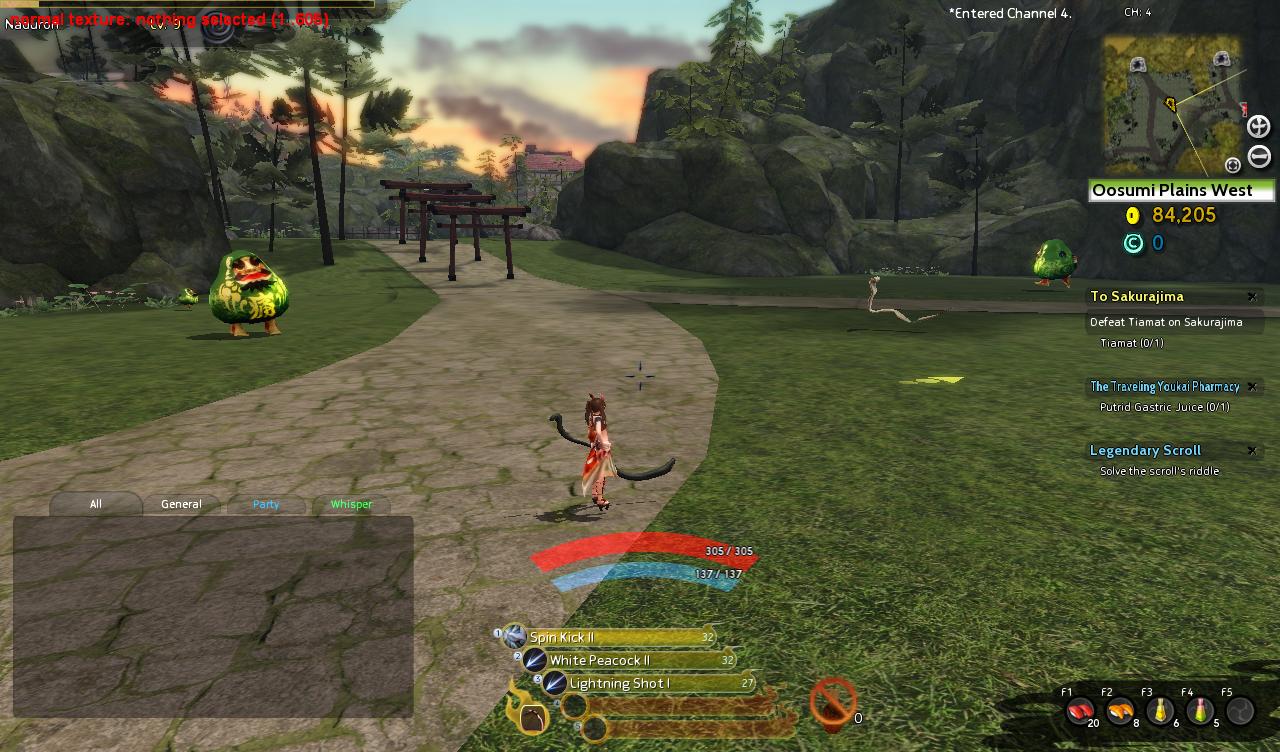This screenshot has width=1280, height=752.
Task: Cast Lightning Shot I from the skill bar
Action: (555, 683)
